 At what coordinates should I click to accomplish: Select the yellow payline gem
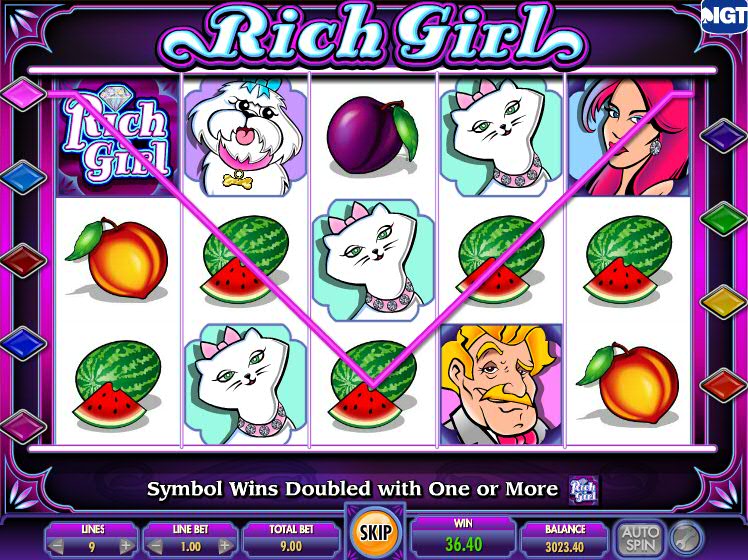(723, 300)
